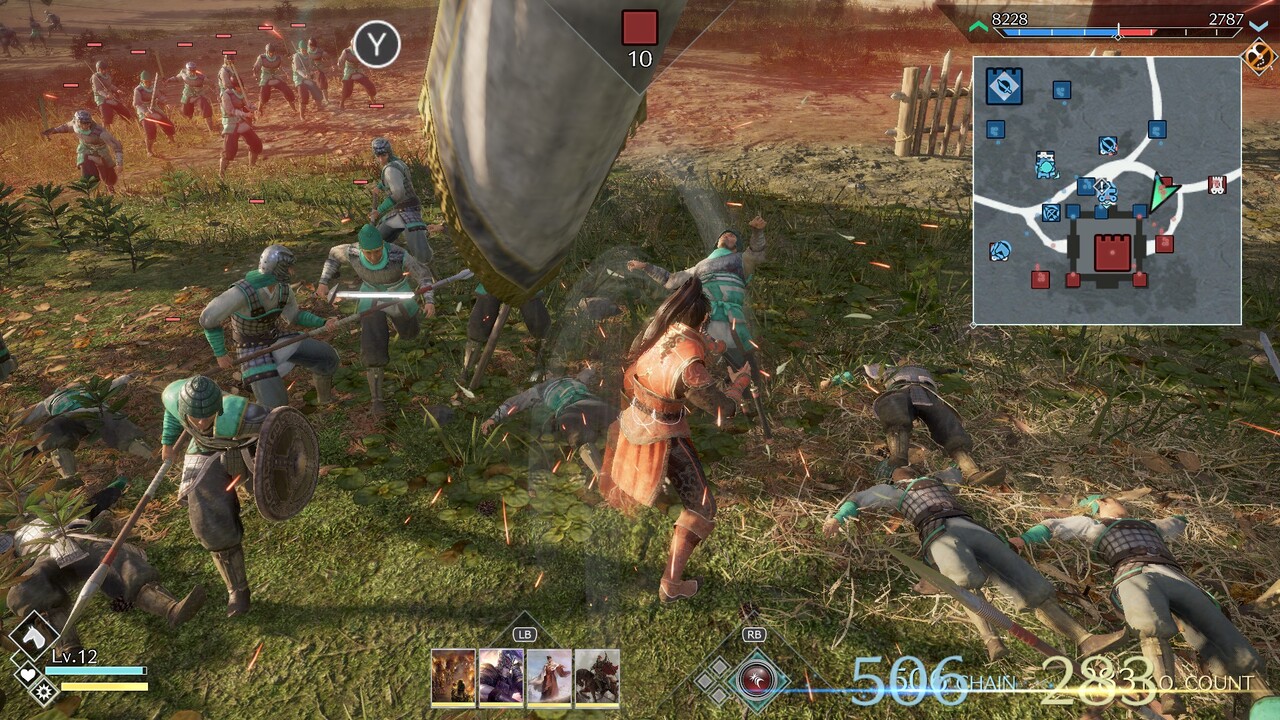Select the red enemy castle on minimap
The width and height of the screenshot is (1280, 720).
[x=1111, y=253]
